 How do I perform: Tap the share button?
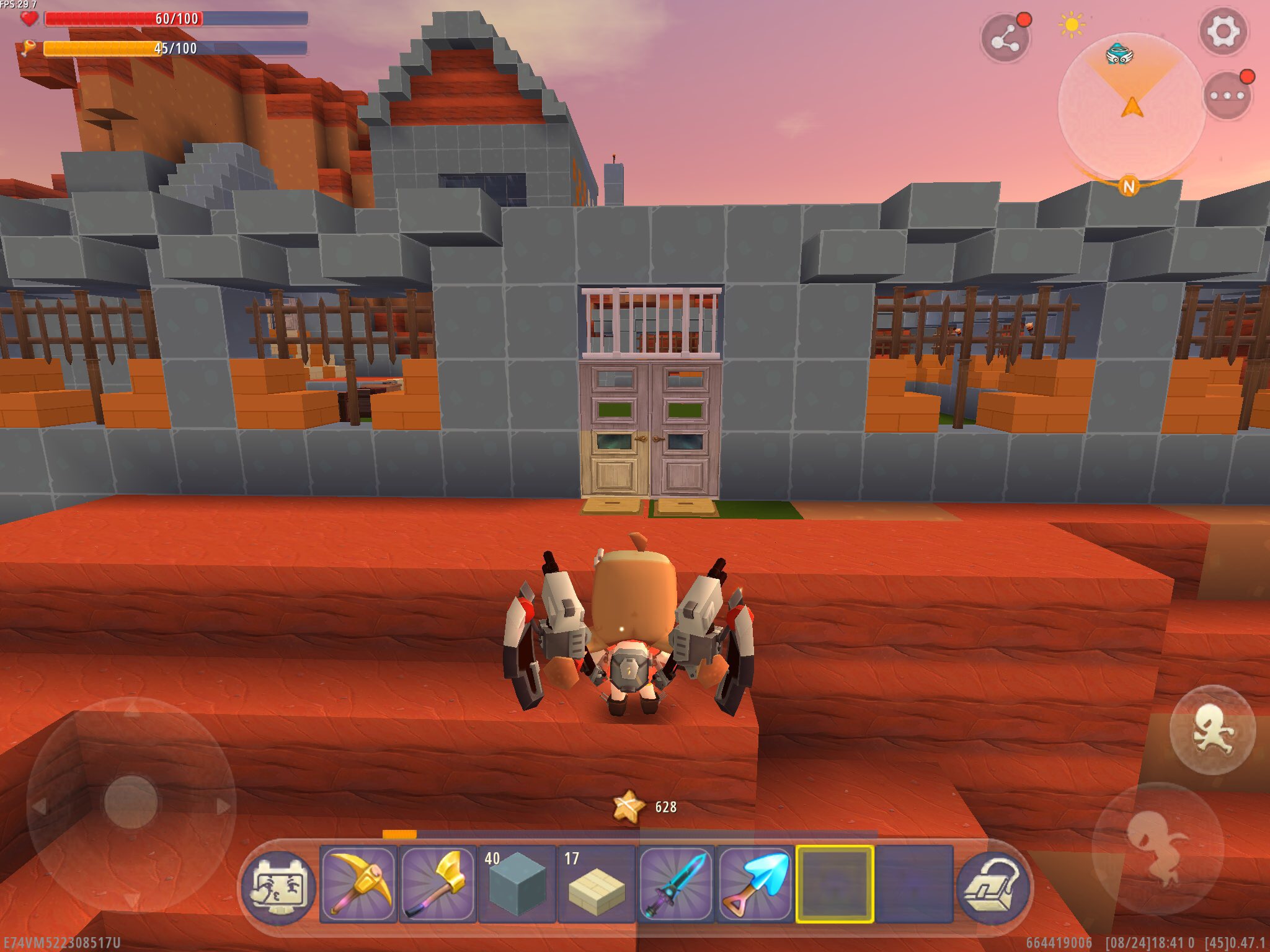(1005, 39)
